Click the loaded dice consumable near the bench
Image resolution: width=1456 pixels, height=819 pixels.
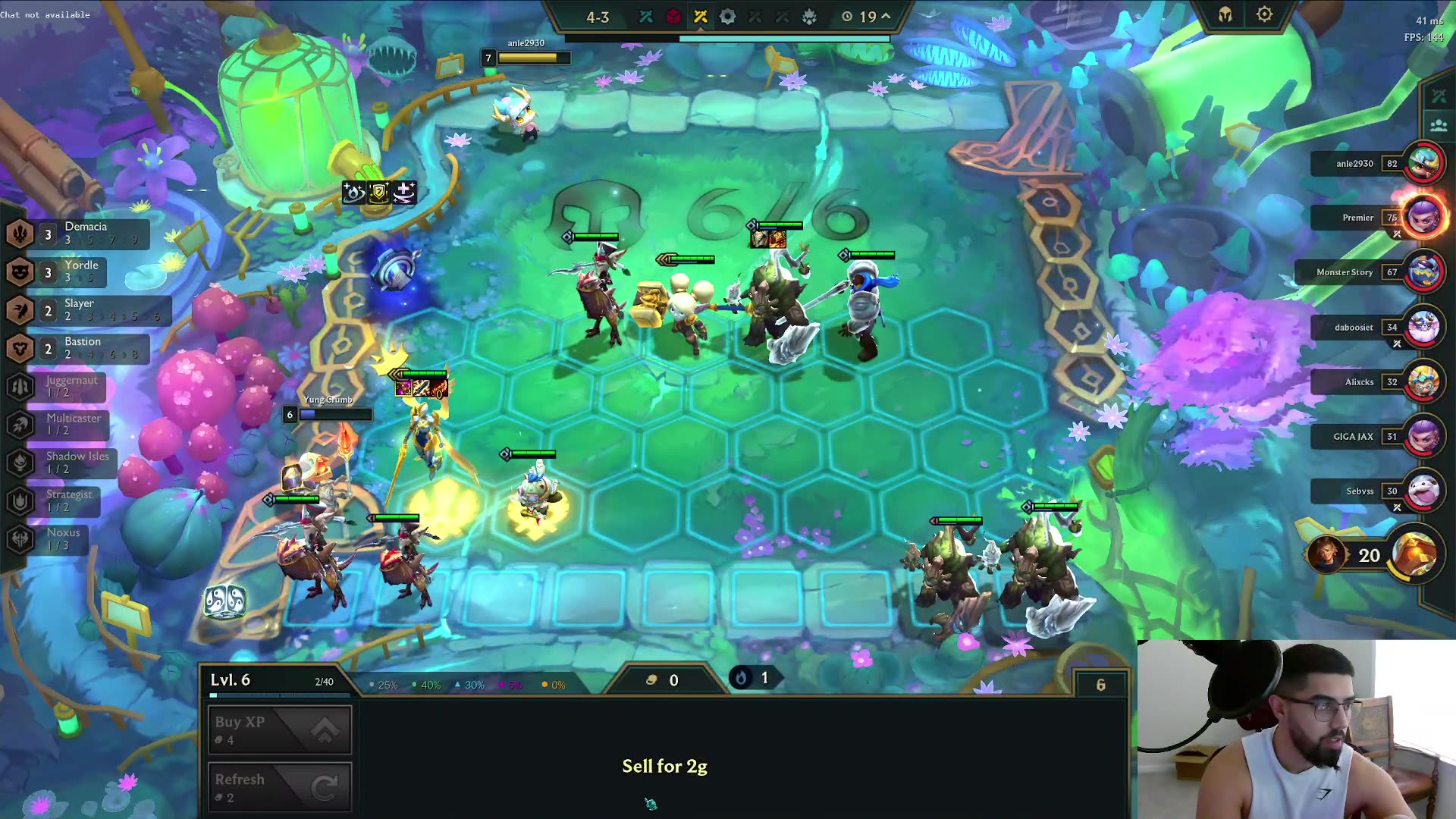point(225,600)
